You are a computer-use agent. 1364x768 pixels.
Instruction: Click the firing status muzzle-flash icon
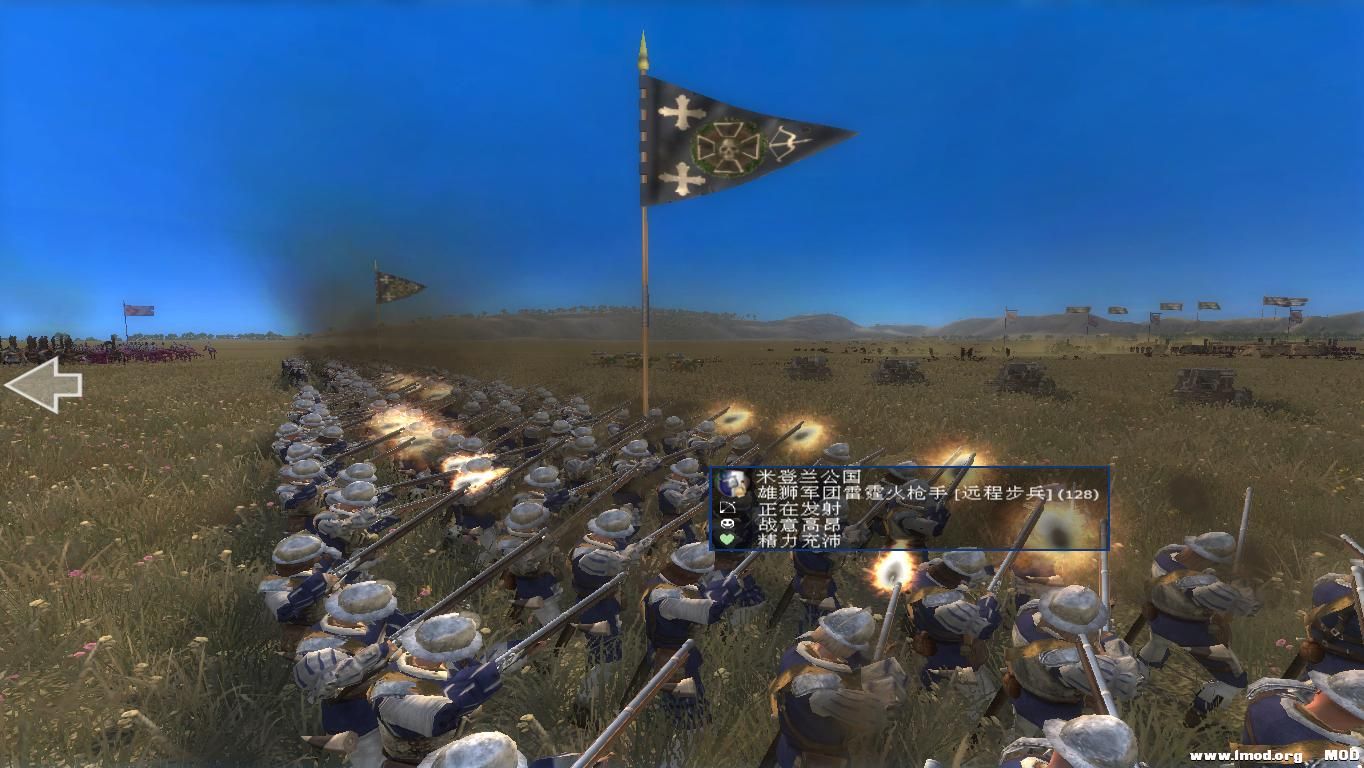(x=727, y=507)
